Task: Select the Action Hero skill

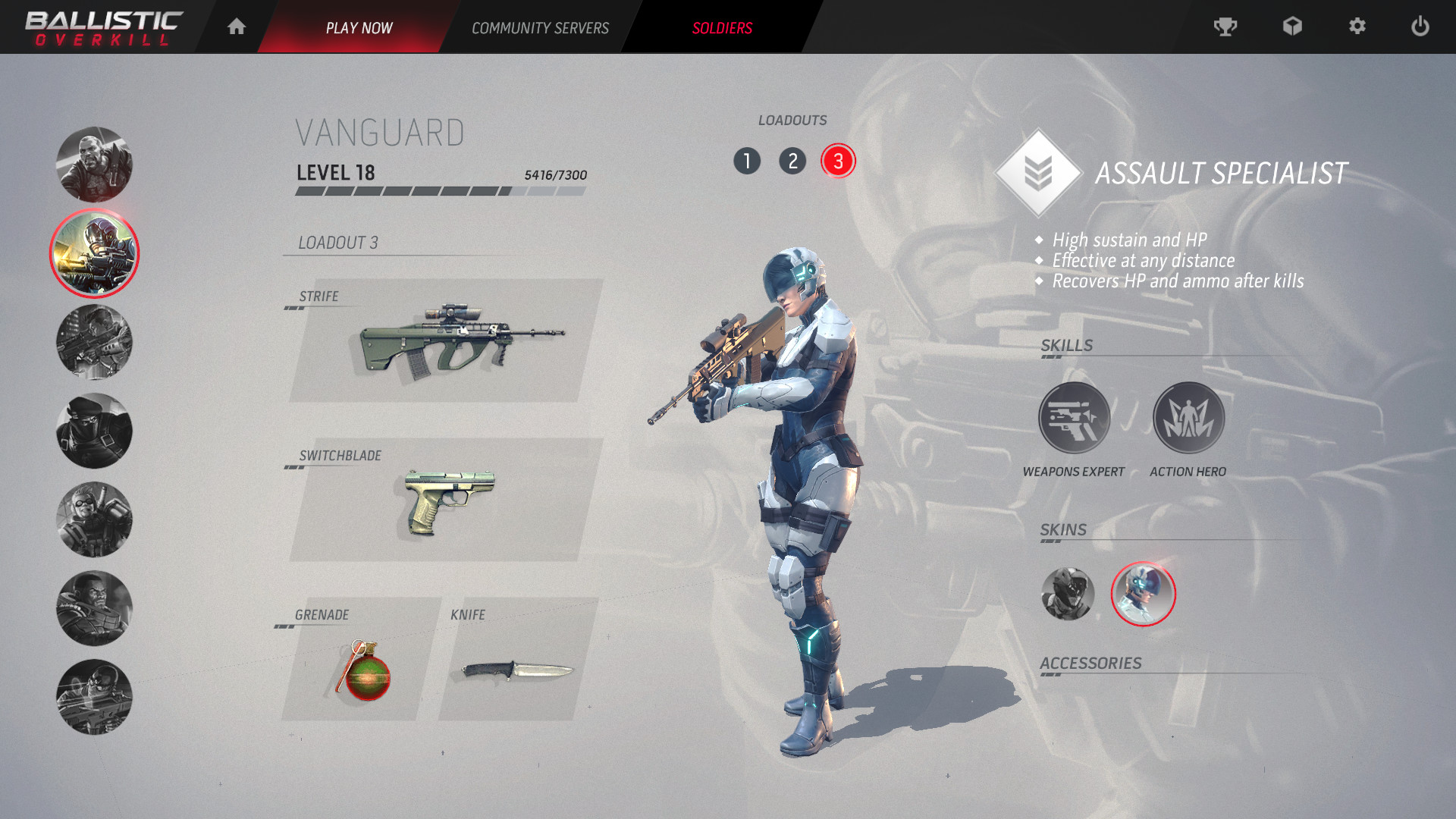Action: pyautogui.click(x=1189, y=417)
